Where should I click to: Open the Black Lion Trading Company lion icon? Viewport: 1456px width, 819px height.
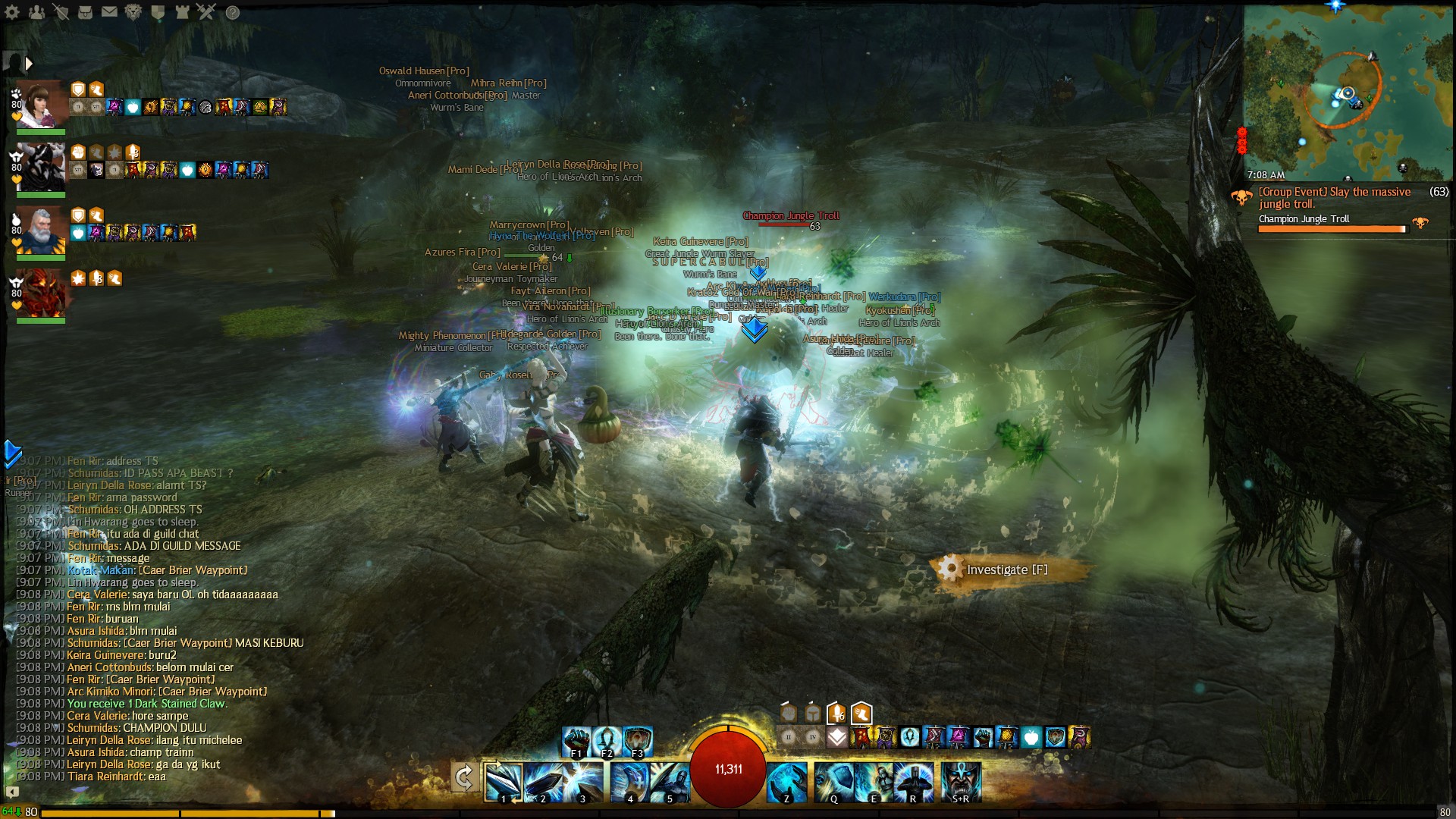click(133, 12)
